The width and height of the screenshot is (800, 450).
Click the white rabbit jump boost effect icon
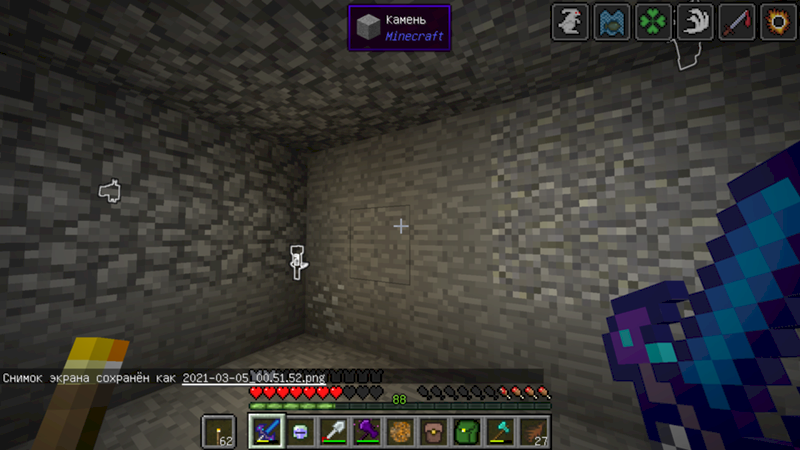point(569,22)
